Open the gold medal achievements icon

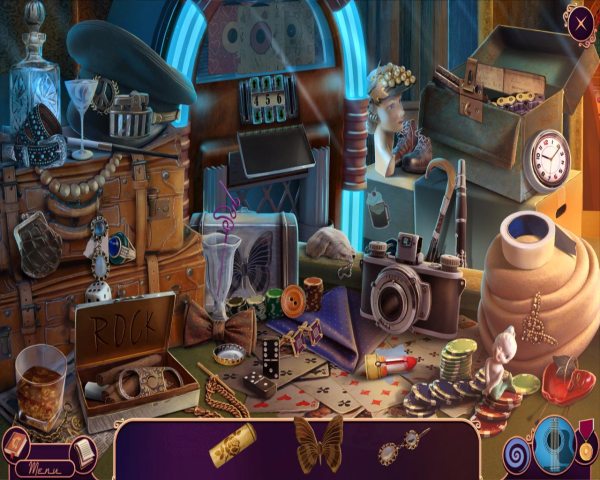pos(585,448)
